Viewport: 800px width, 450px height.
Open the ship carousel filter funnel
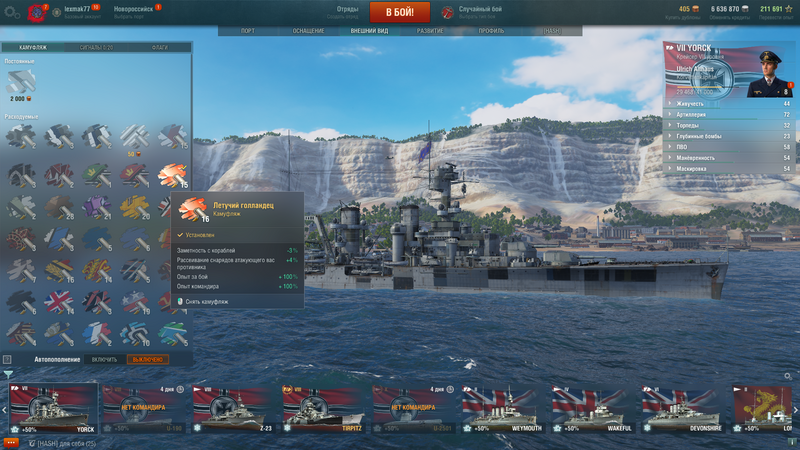tap(8, 374)
